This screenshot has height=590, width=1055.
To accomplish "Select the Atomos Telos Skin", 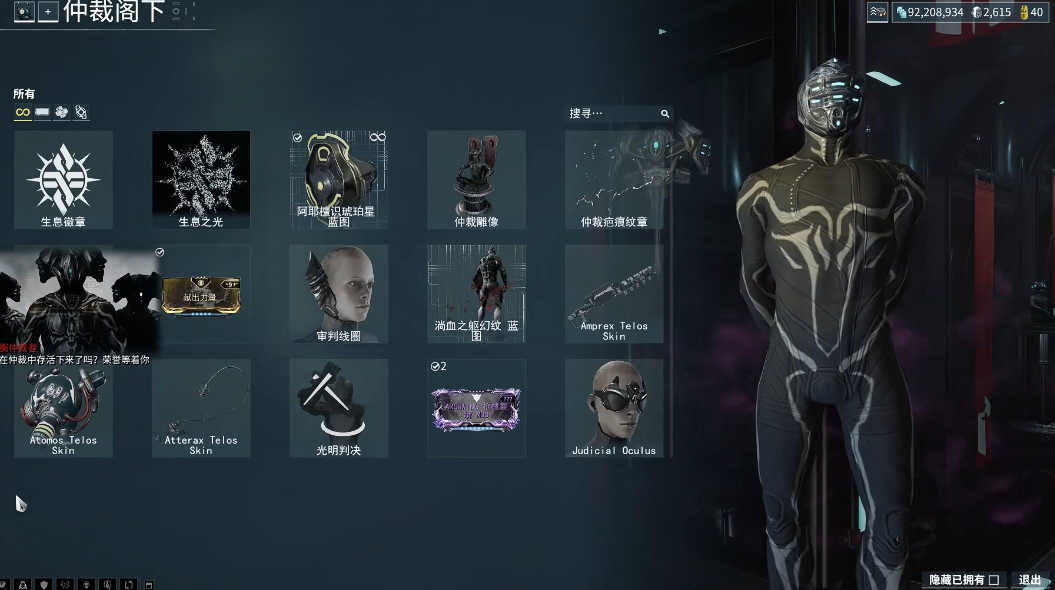I will (63, 408).
